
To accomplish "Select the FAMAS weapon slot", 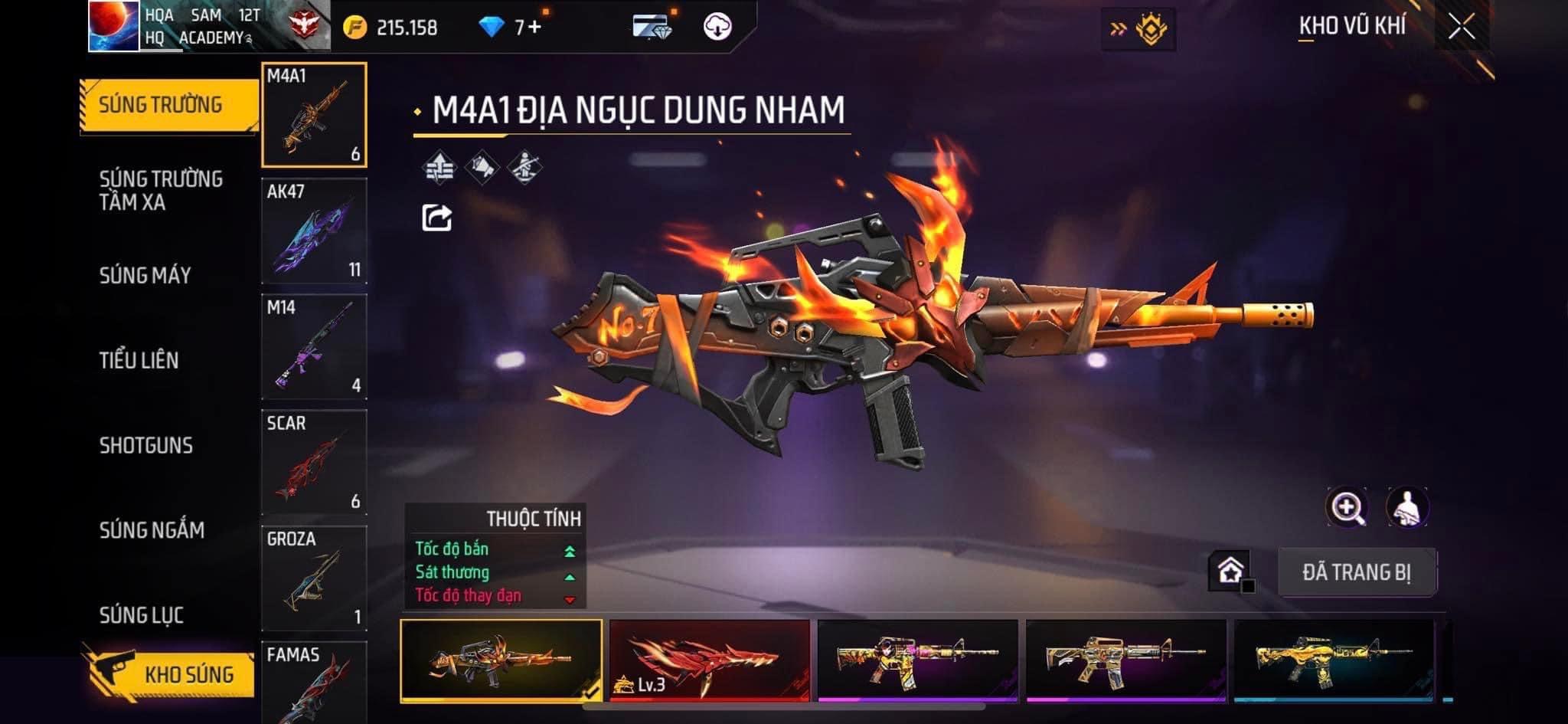I will tap(314, 682).
